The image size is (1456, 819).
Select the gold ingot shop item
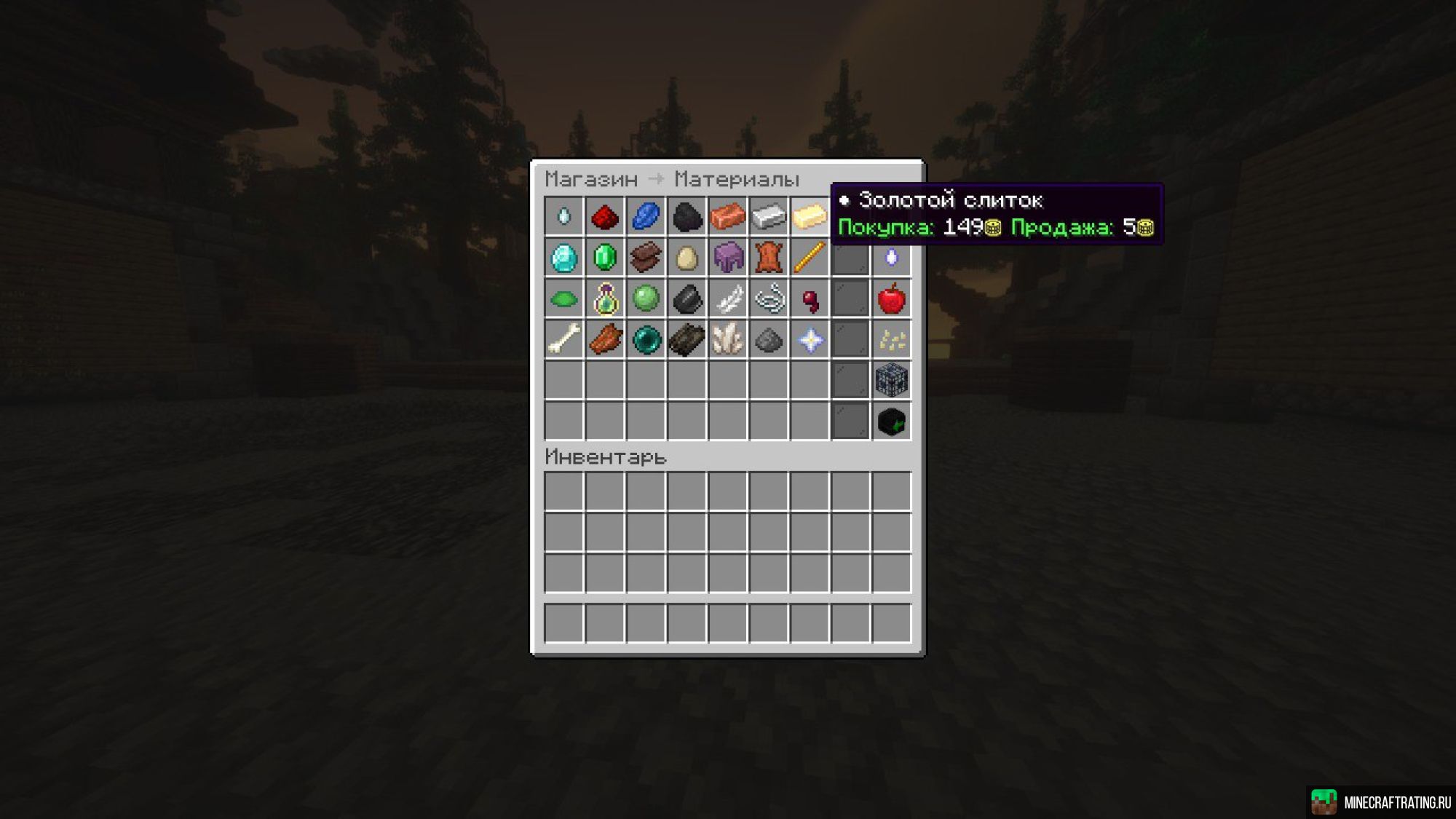coord(810,216)
